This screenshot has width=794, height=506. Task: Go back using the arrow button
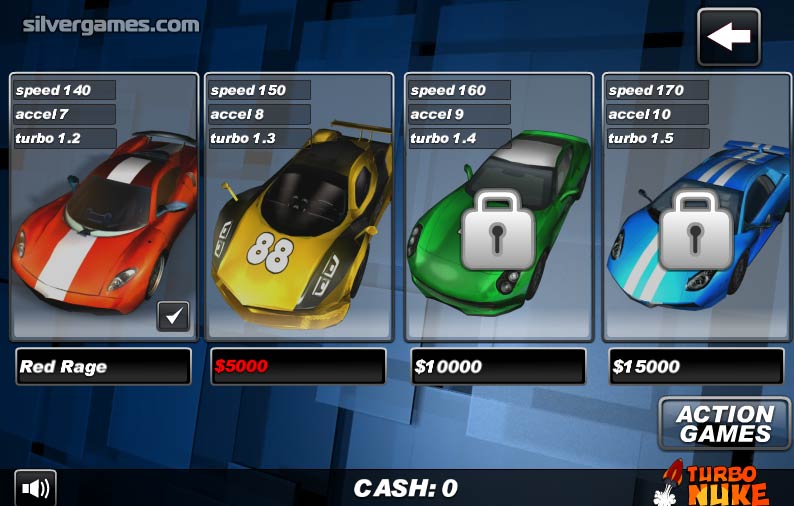click(728, 37)
